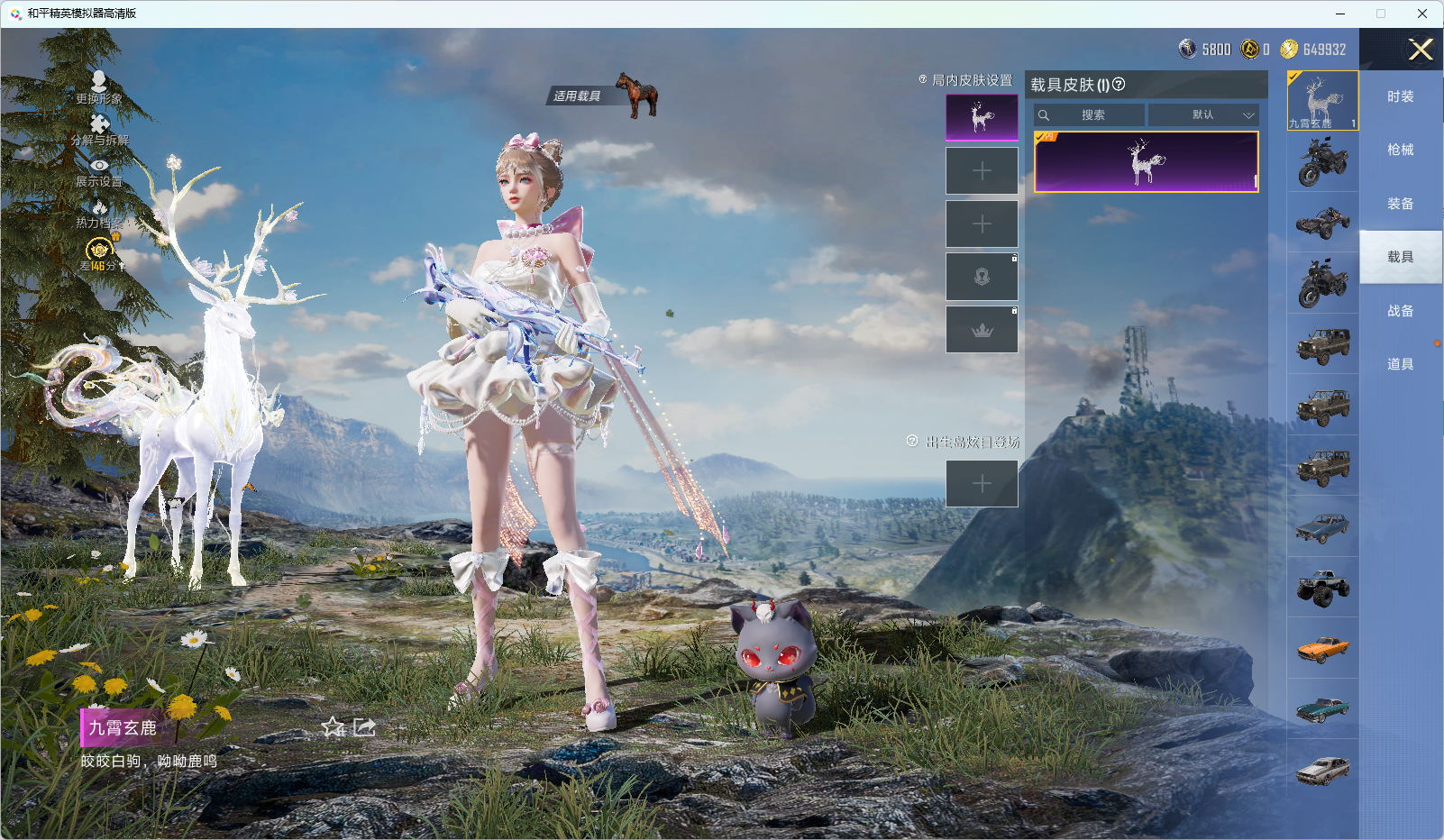Minimize the emulator window
Viewport: 1444px width, 840px height.
tap(1340, 14)
